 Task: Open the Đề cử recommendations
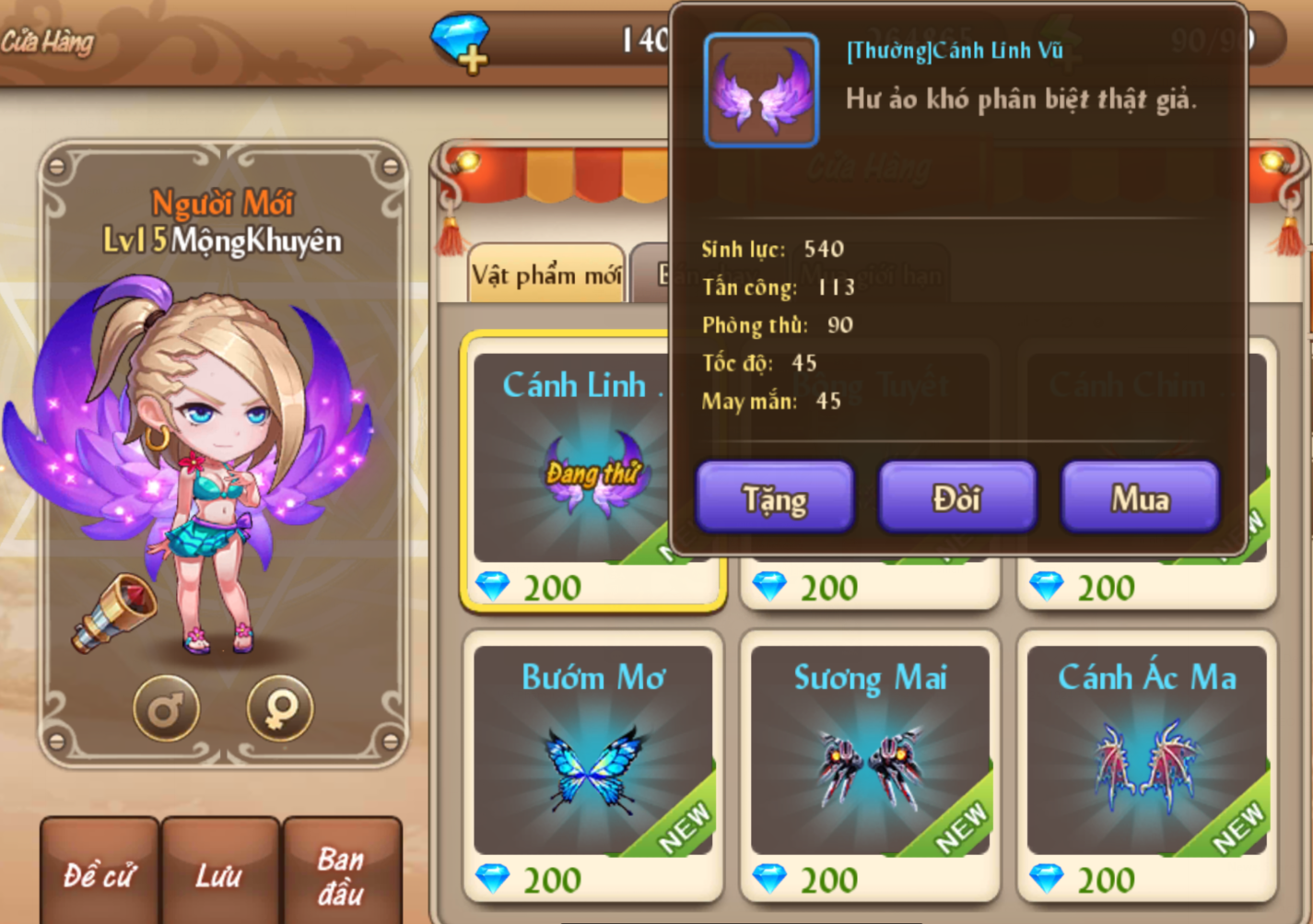pos(100,873)
